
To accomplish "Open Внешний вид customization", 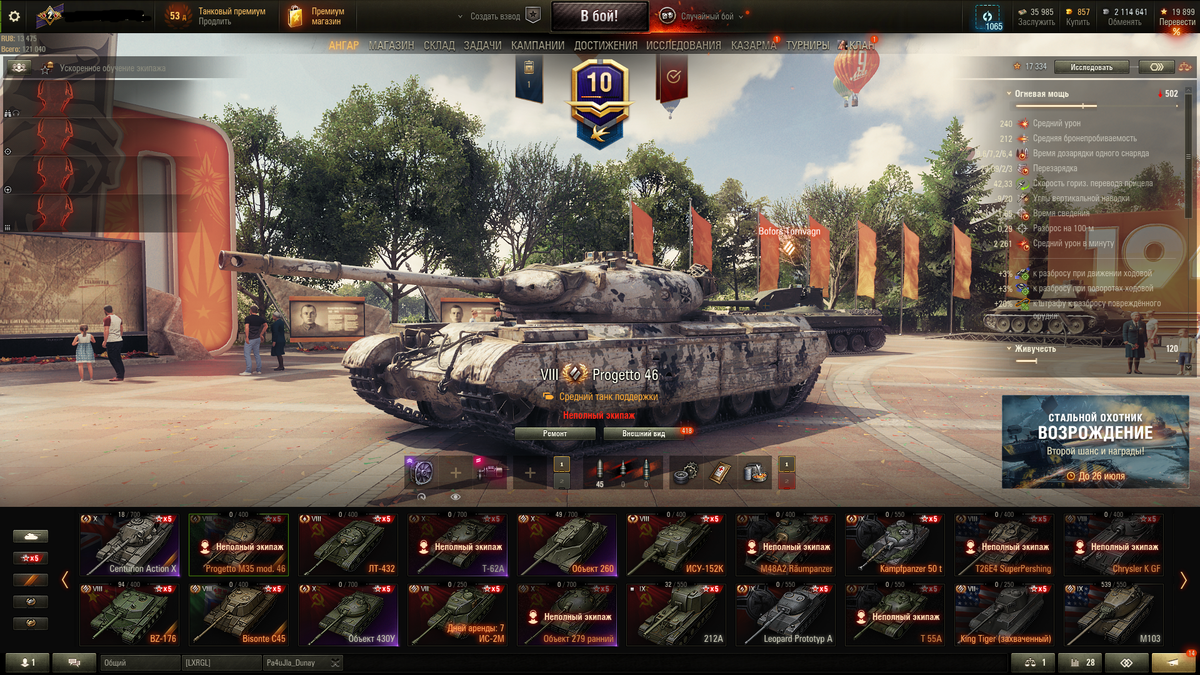I will point(644,434).
